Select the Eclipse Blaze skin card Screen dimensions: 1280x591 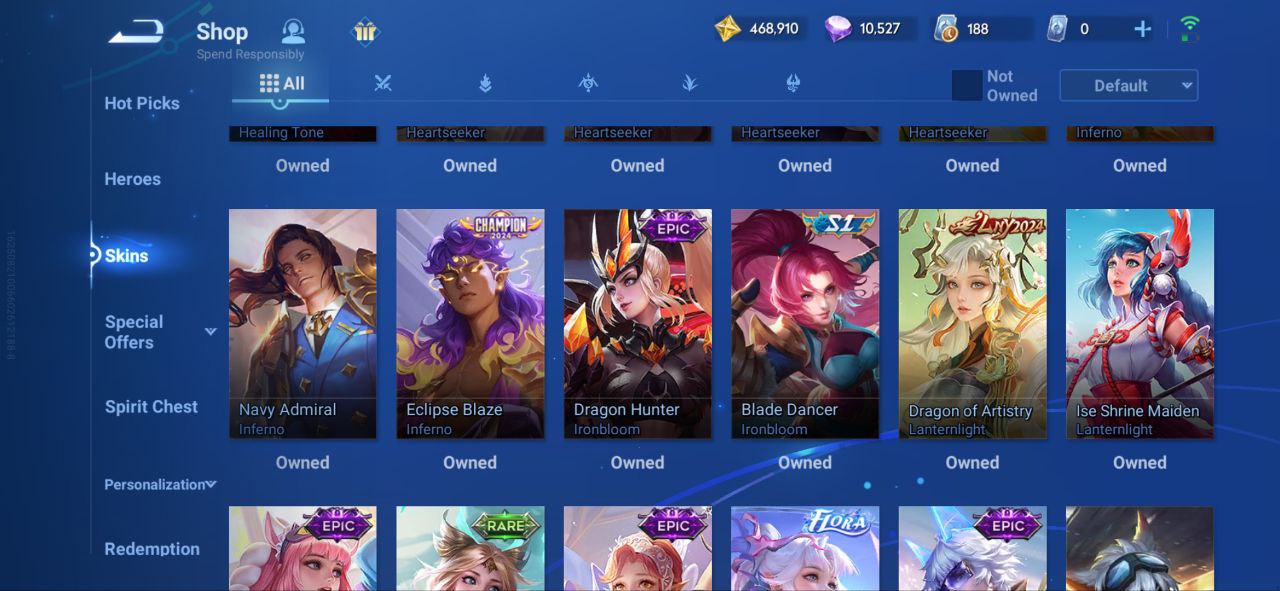click(470, 323)
